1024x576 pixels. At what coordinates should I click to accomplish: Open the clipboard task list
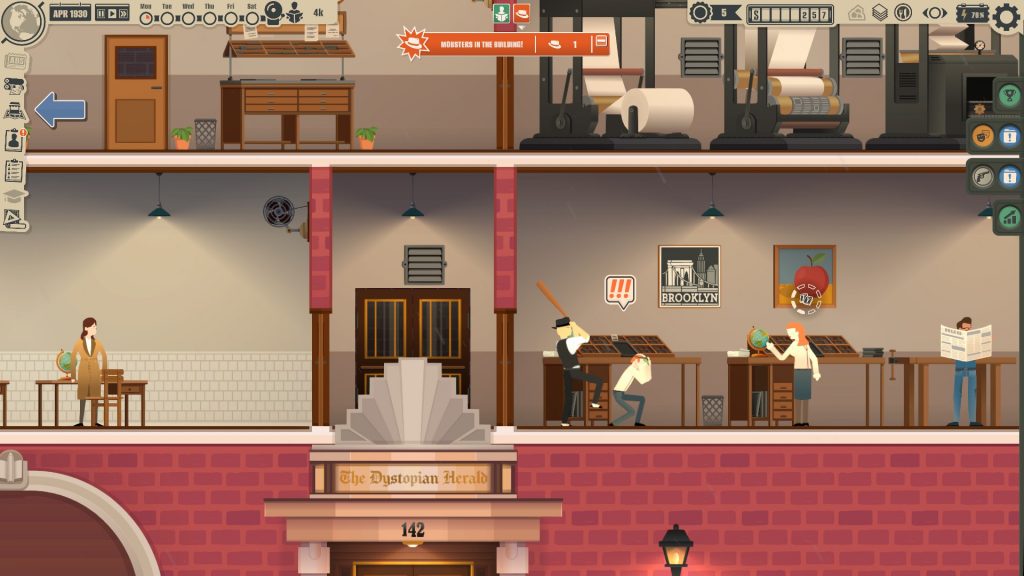click(x=15, y=169)
